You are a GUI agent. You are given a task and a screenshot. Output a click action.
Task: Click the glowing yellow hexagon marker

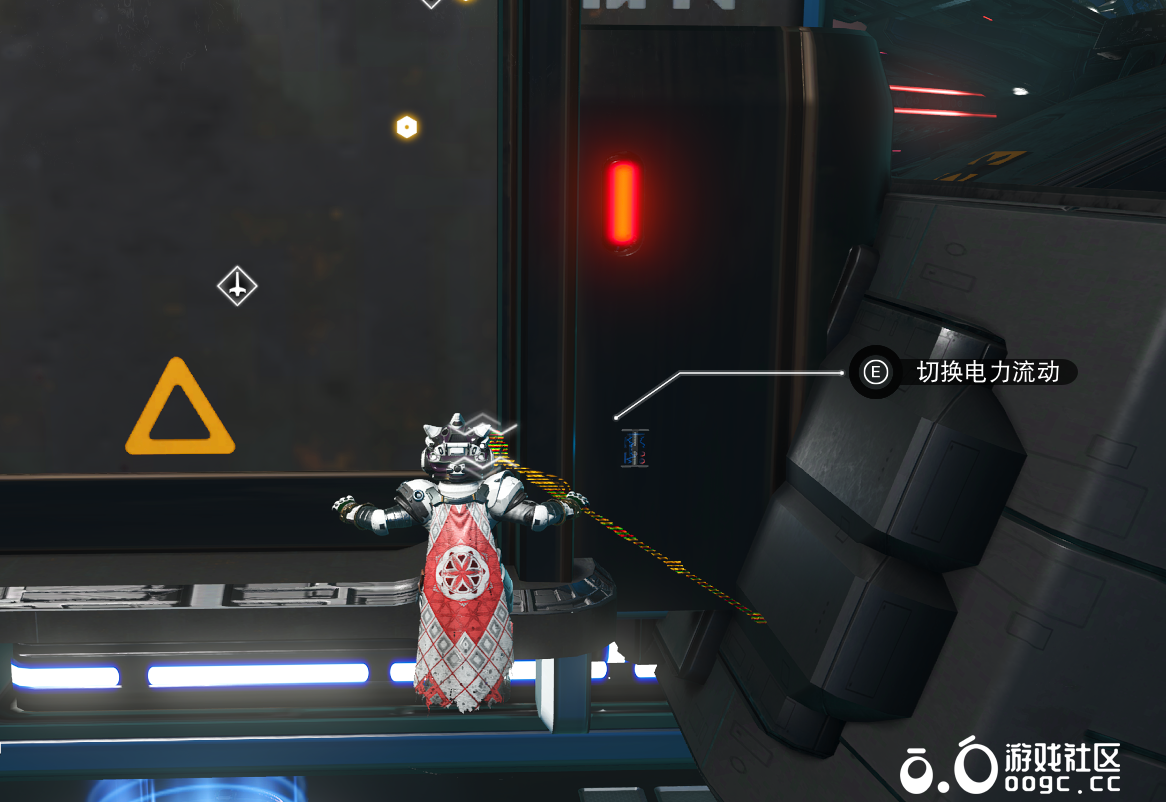coord(406,127)
